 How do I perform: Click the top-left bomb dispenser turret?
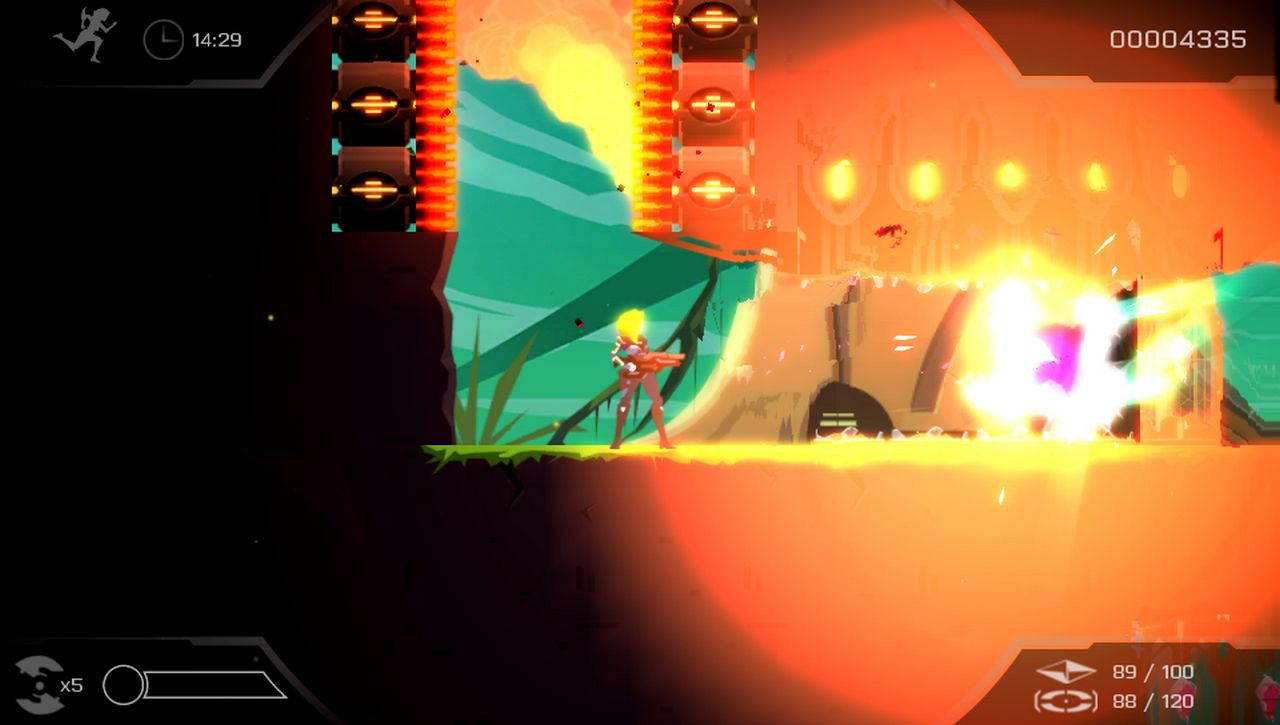coord(375,22)
